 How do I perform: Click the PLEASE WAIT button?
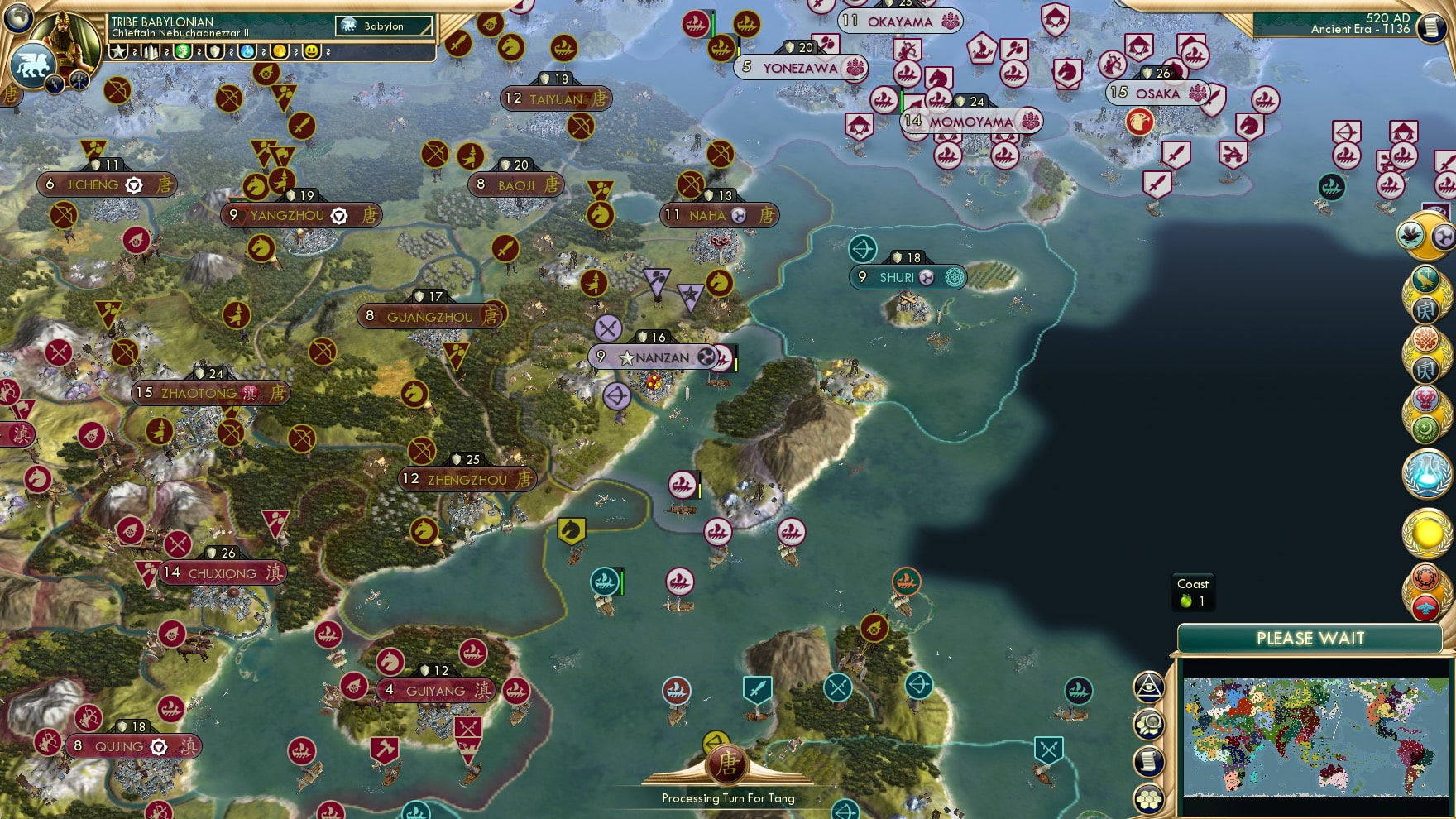tap(1310, 639)
